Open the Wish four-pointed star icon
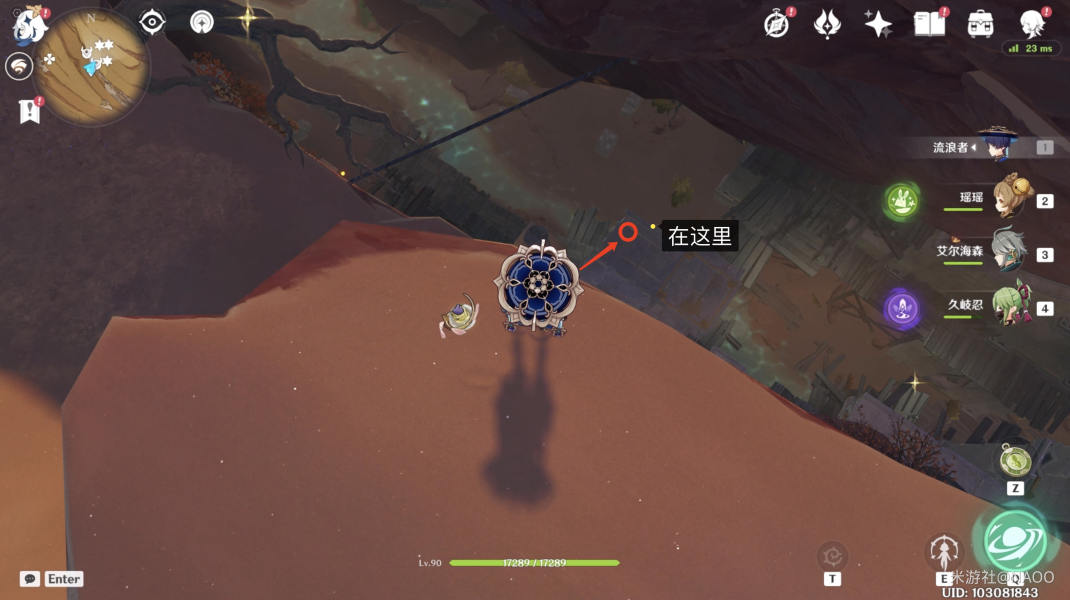This screenshot has width=1070, height=600. [878, 24]
